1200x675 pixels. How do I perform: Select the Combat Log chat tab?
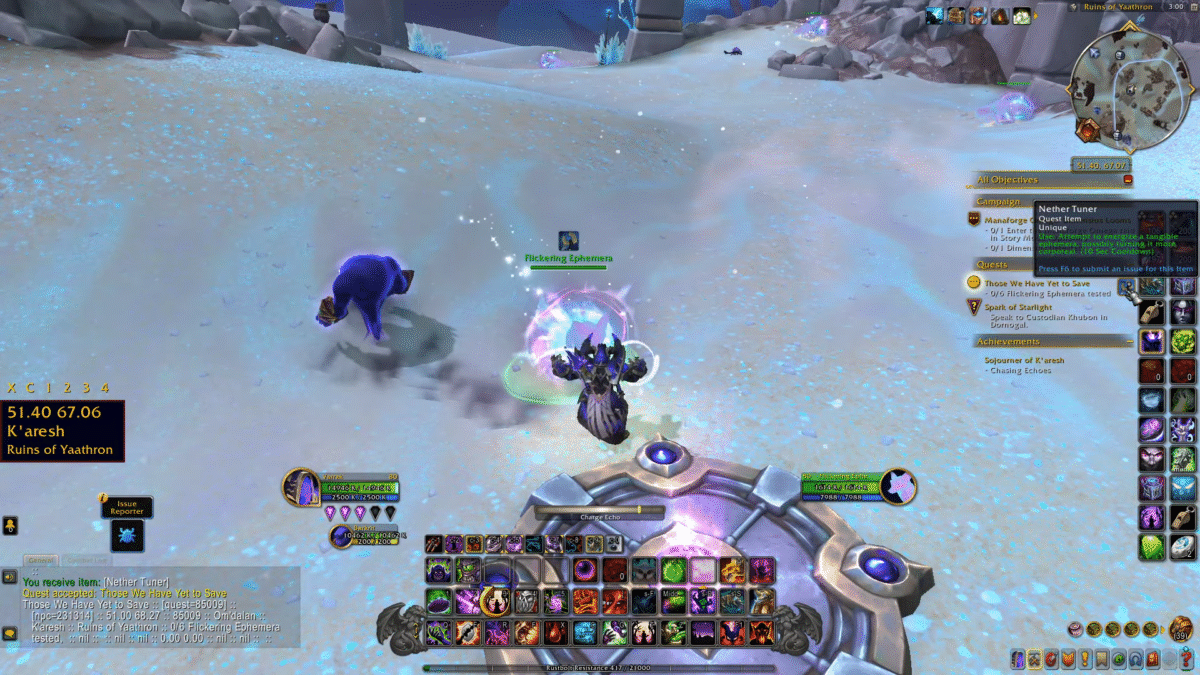point(85,560)
